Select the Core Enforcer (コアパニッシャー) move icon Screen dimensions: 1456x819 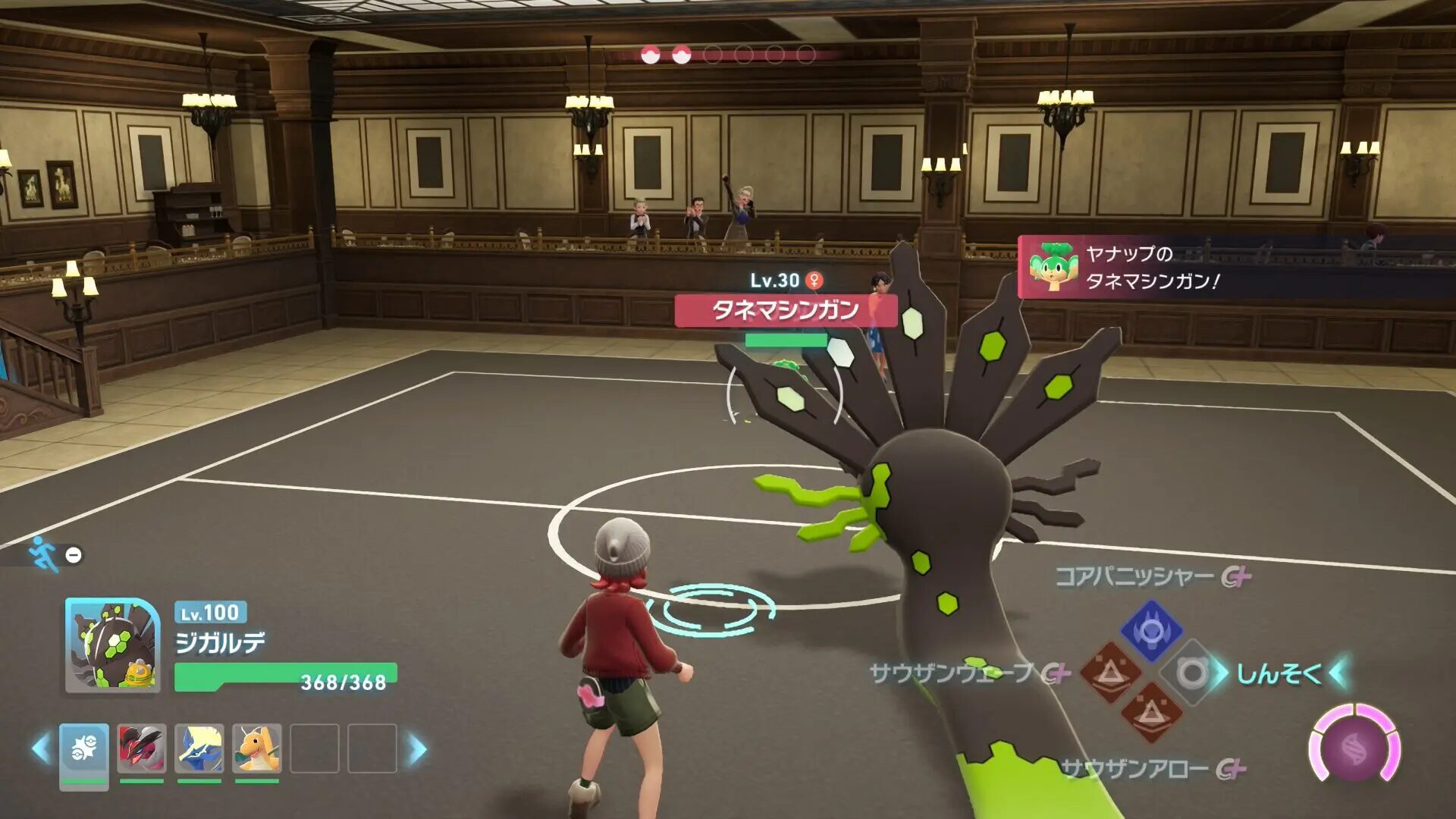[1151, 630]
